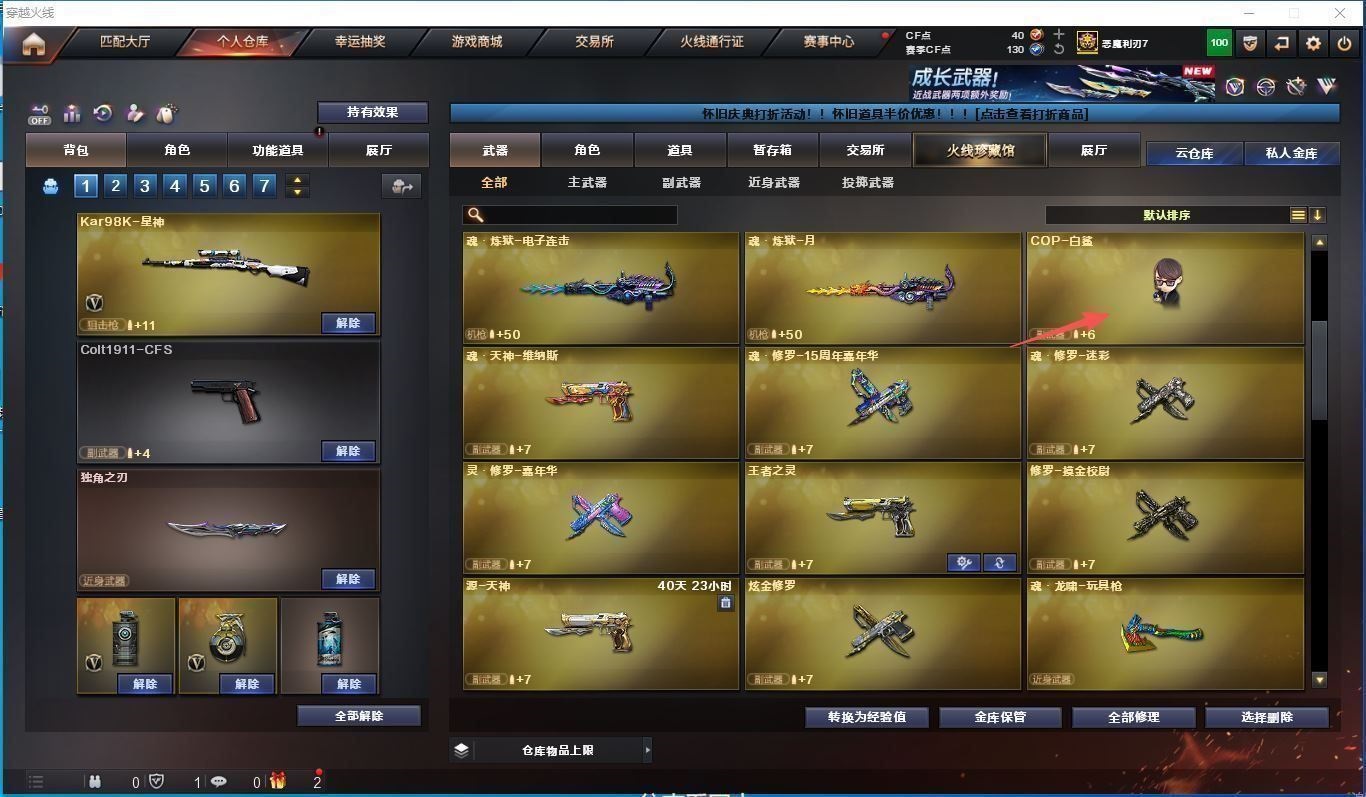Screen dimensions: 1366x797
Task: Open the settings gear icon
Action: (1314, 43)
